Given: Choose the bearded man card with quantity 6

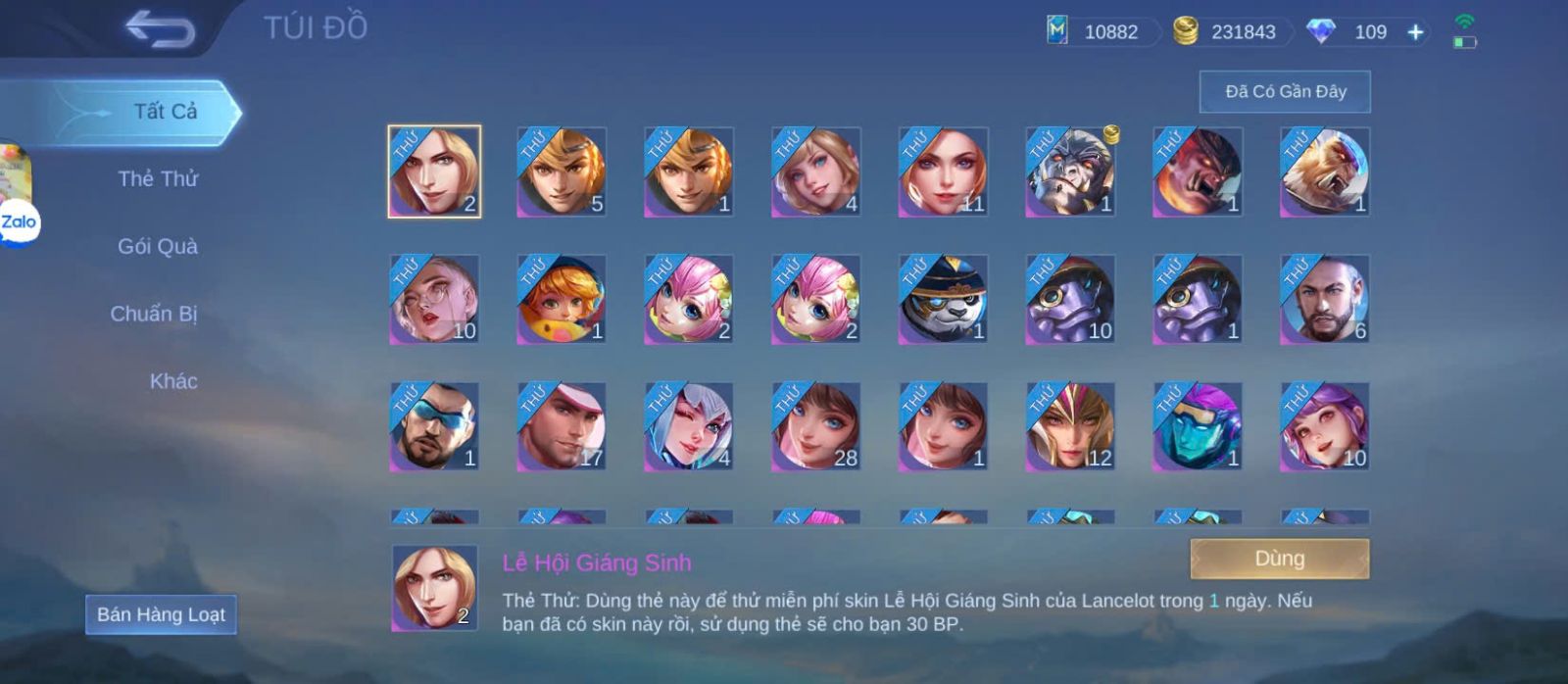Looking at the screenshot, I should pos(1324,300).
